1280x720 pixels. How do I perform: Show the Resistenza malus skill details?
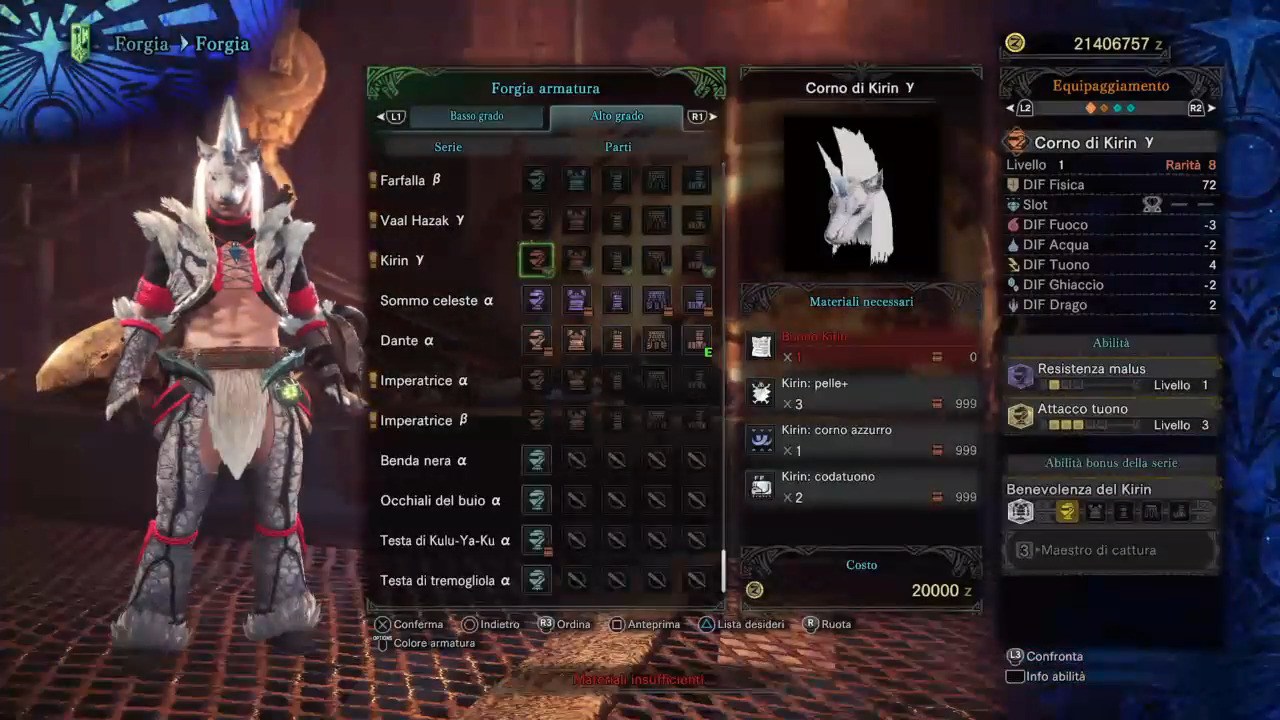pyautogui.click(x=1111, y=376)
